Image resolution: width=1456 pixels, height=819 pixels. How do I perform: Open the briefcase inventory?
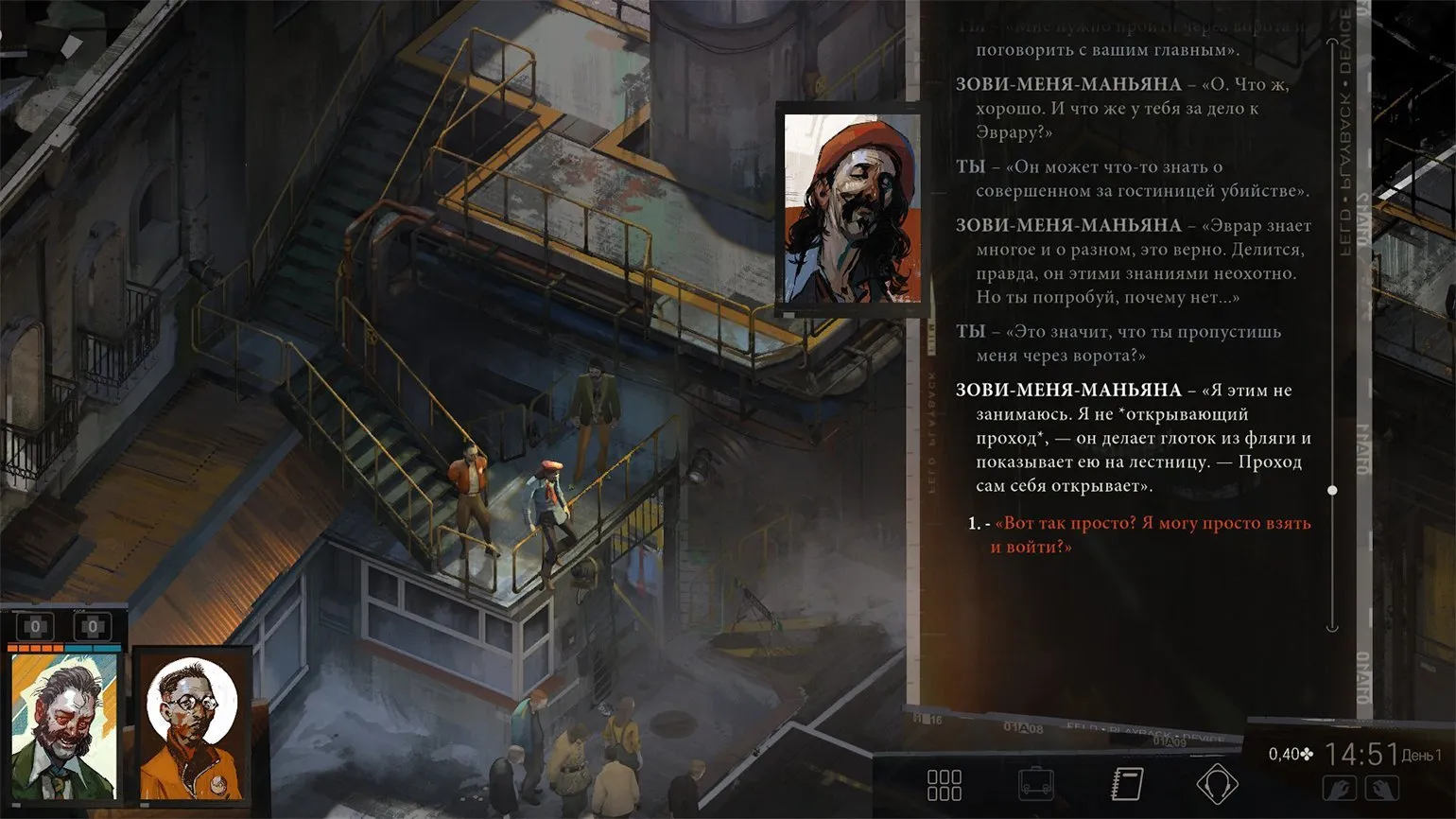pyautogui.click(x=1035, y=784)
